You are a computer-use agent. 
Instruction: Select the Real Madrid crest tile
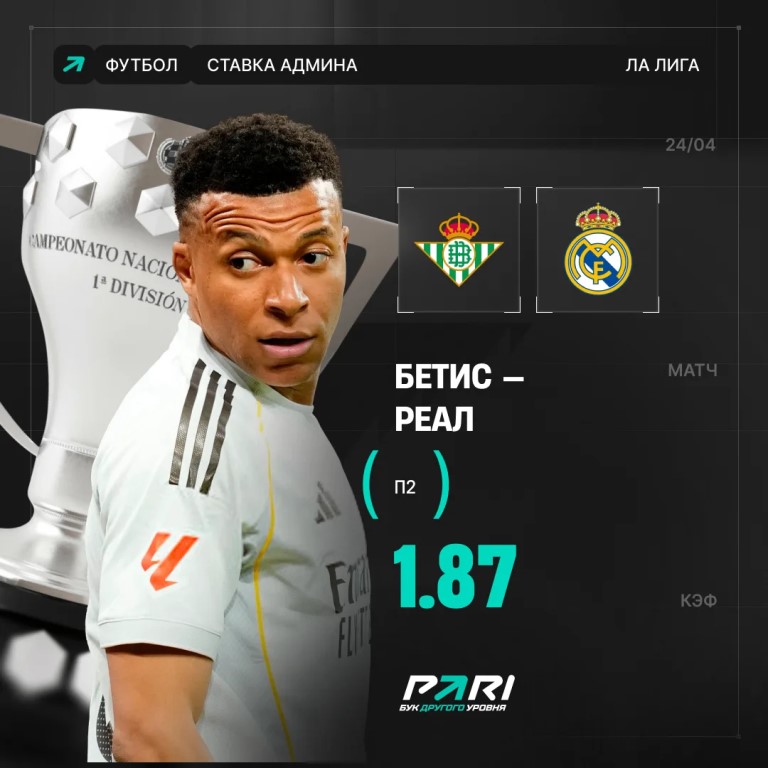point(598,248)
